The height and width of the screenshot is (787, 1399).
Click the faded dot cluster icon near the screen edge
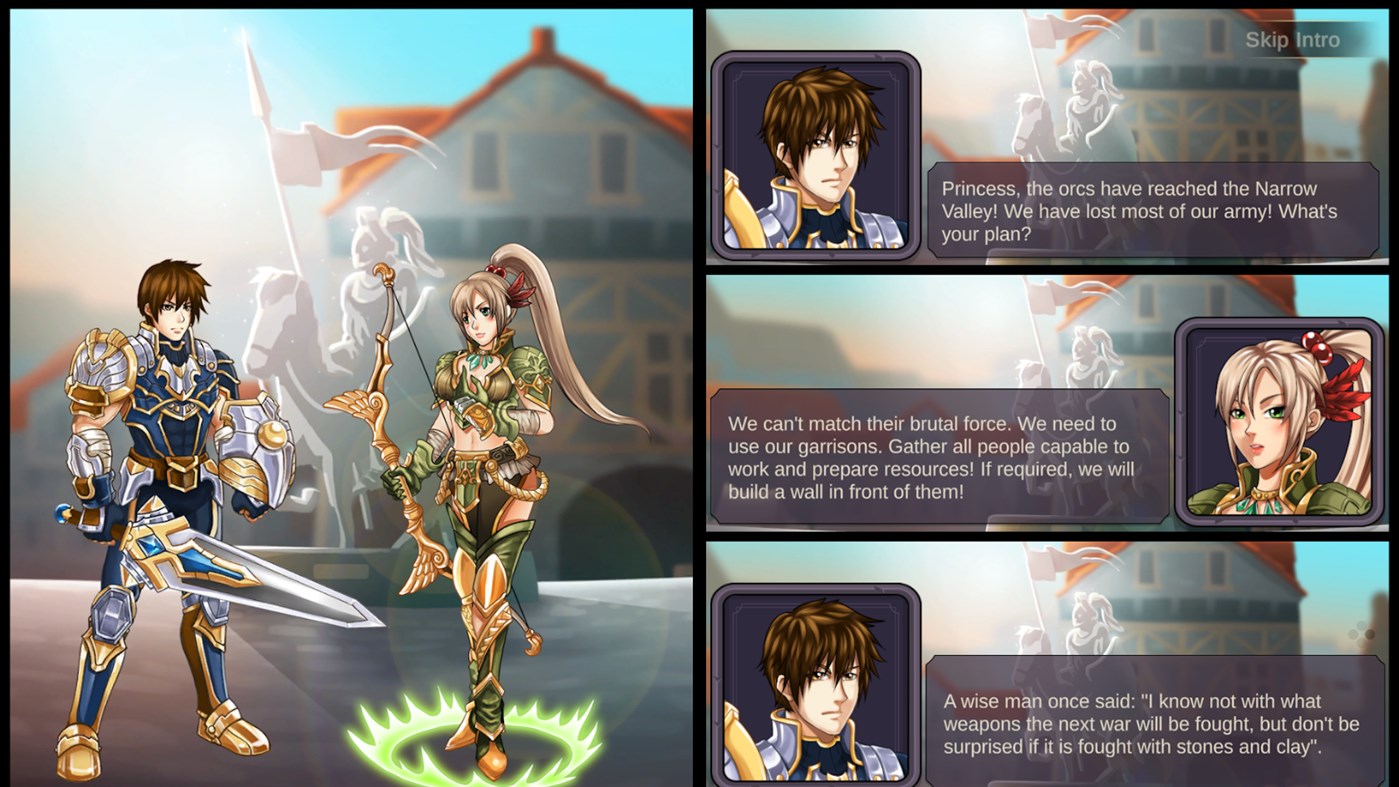tap(1360, 632)
